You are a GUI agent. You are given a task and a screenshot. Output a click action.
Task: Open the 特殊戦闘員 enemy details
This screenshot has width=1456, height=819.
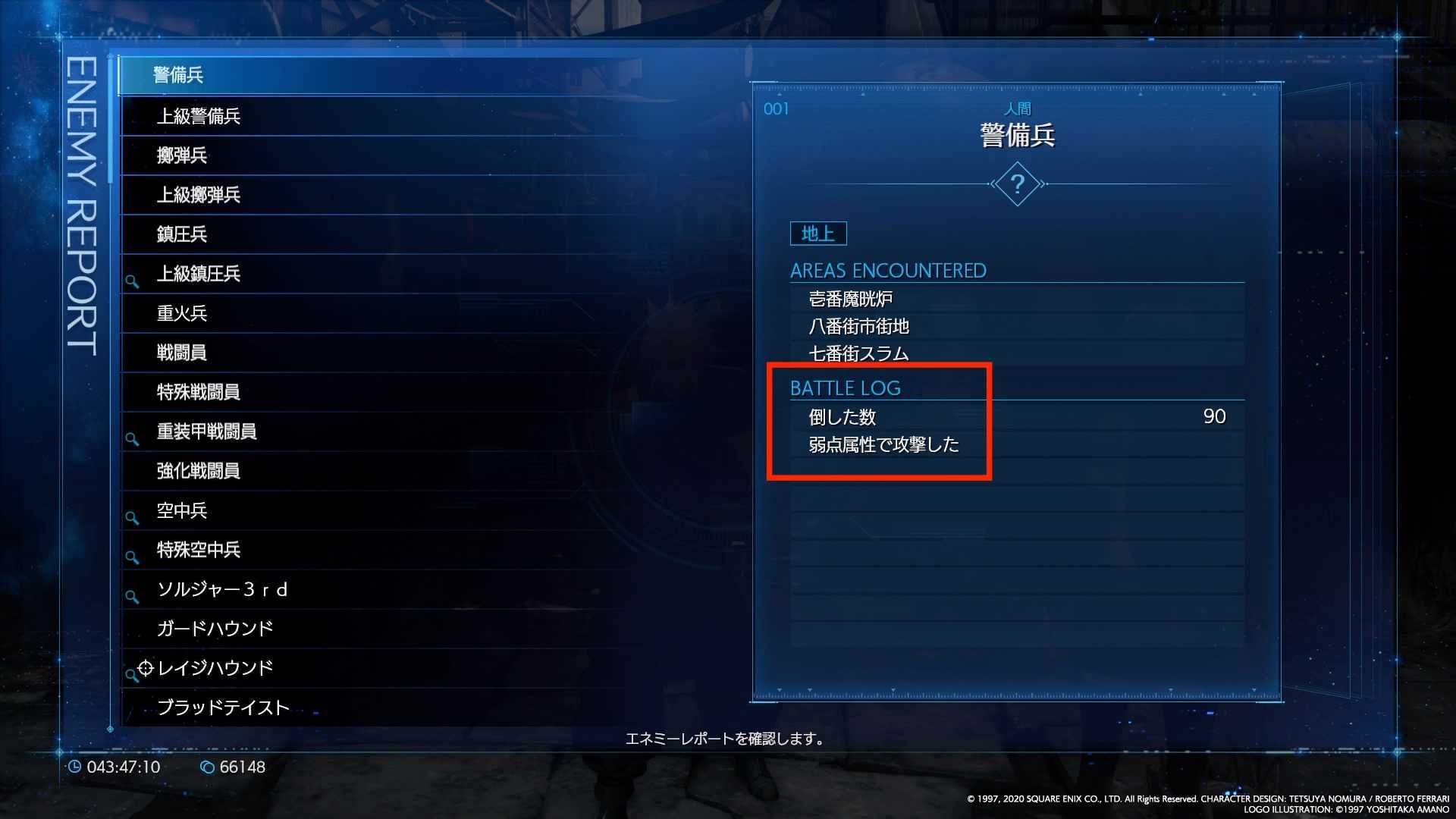click(x=303, y=392)
